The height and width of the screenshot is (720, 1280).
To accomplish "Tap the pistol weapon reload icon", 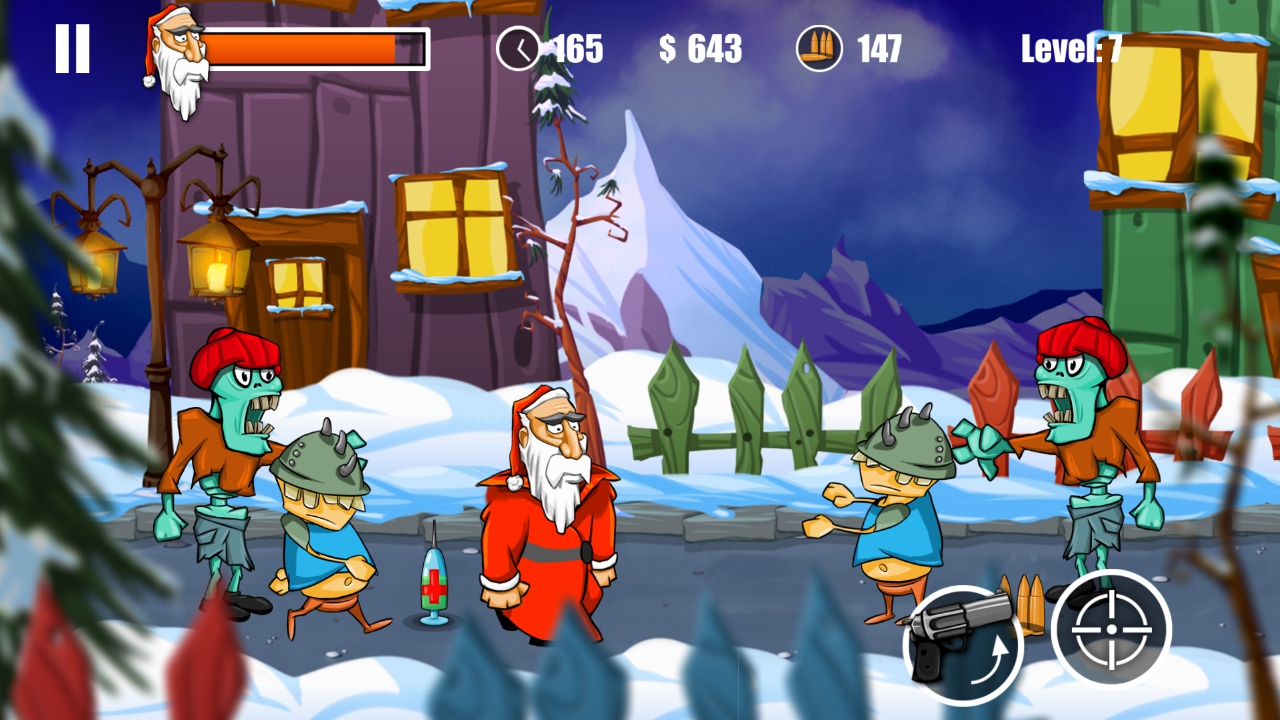I will (x=965, y=645).
